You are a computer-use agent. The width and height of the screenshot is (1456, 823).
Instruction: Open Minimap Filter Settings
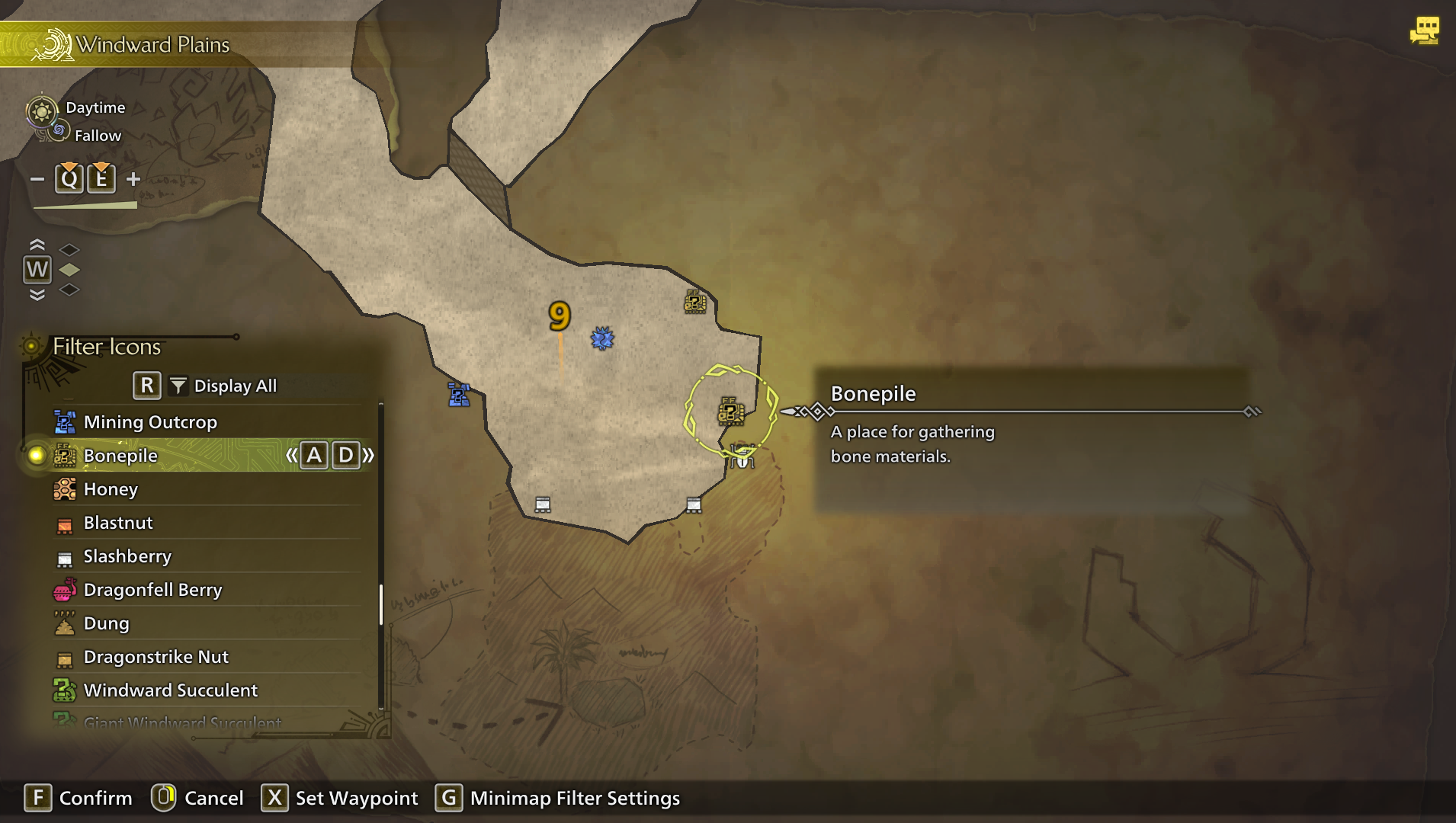(x=574, y=798)
